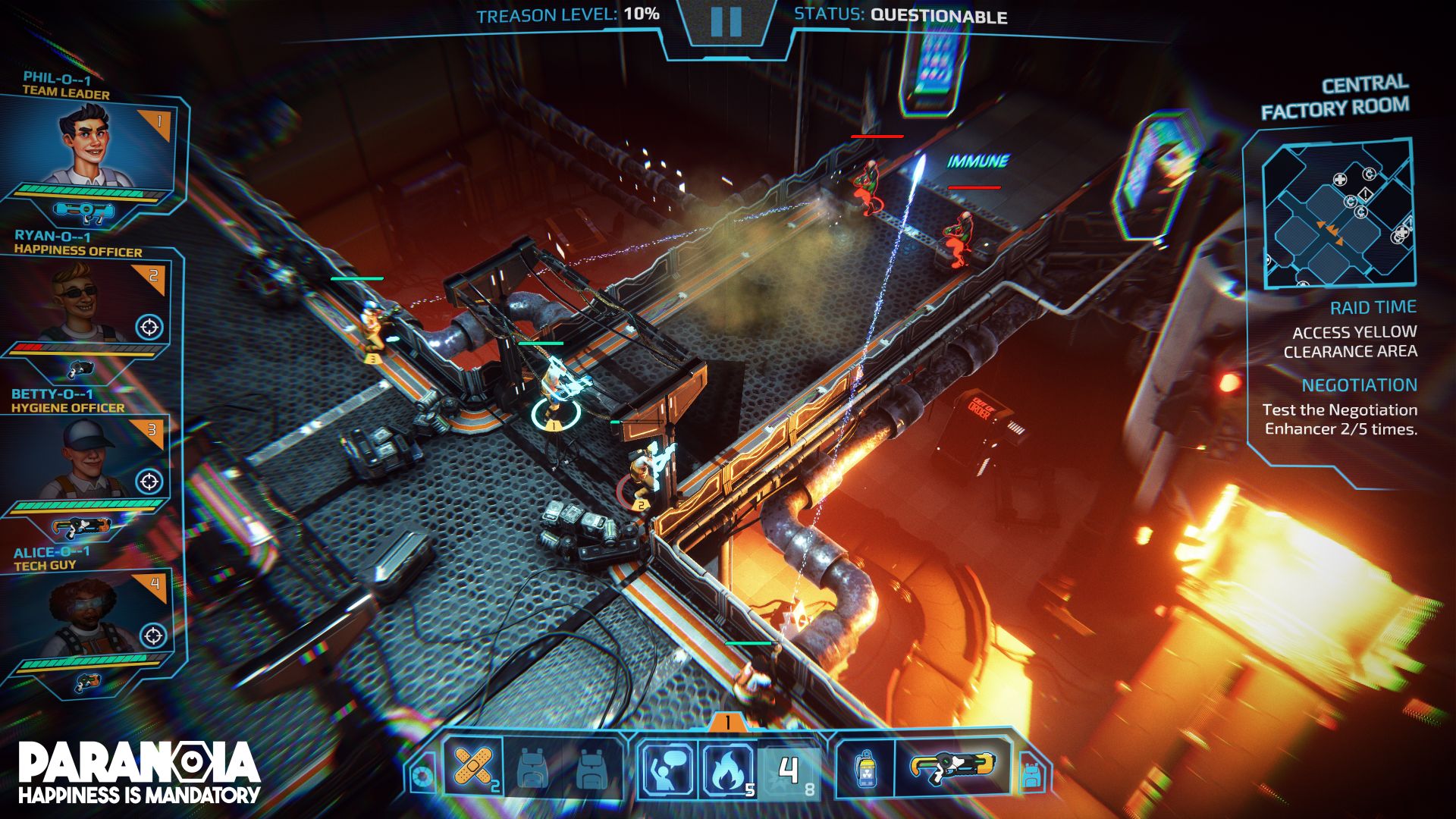Click the ring icon left of the hotbar
The height and width of the screenshot is (819, 1456).
(422, 777)
